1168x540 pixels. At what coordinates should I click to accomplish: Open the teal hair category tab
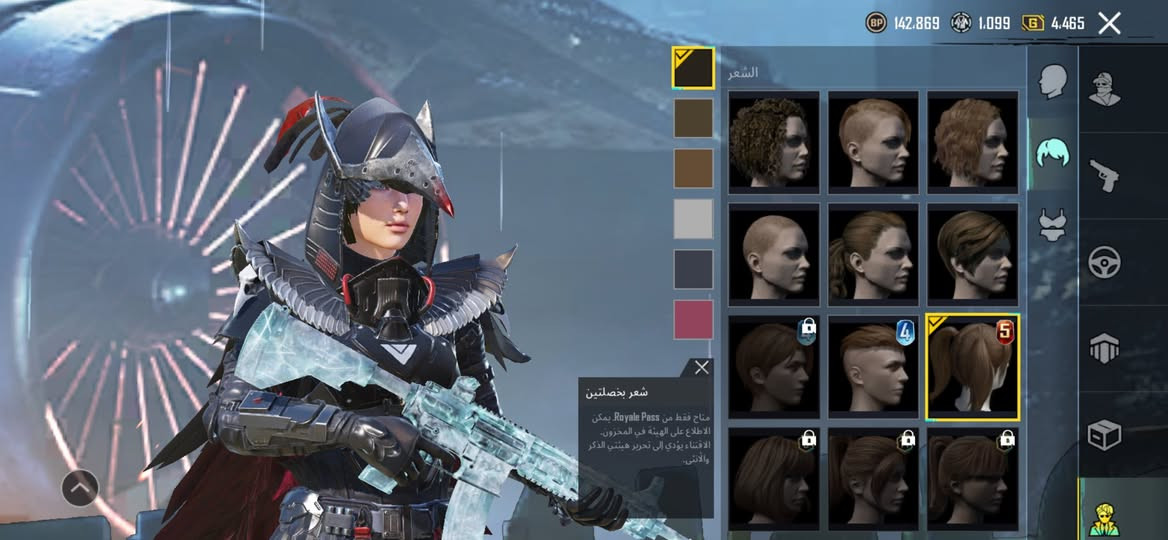pyautogui.click(x=1051, y=155)
